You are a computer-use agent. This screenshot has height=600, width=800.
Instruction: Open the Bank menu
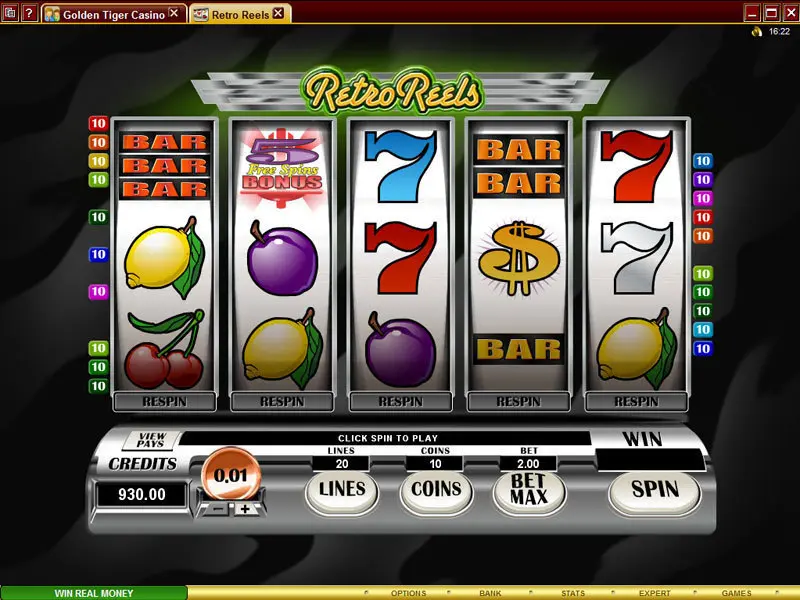click(x=490, y=593)
